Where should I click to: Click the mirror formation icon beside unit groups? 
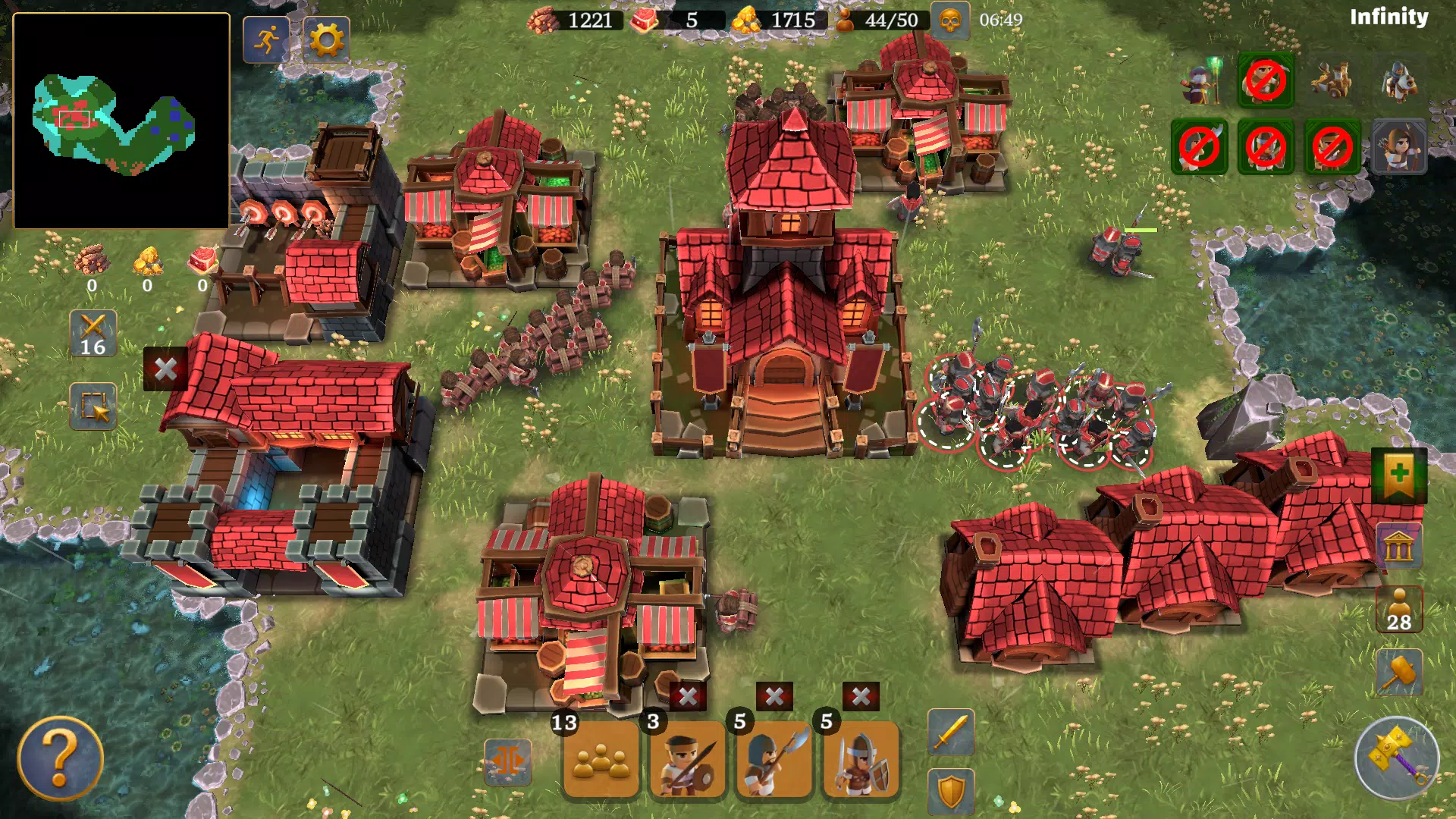(510, 761)
